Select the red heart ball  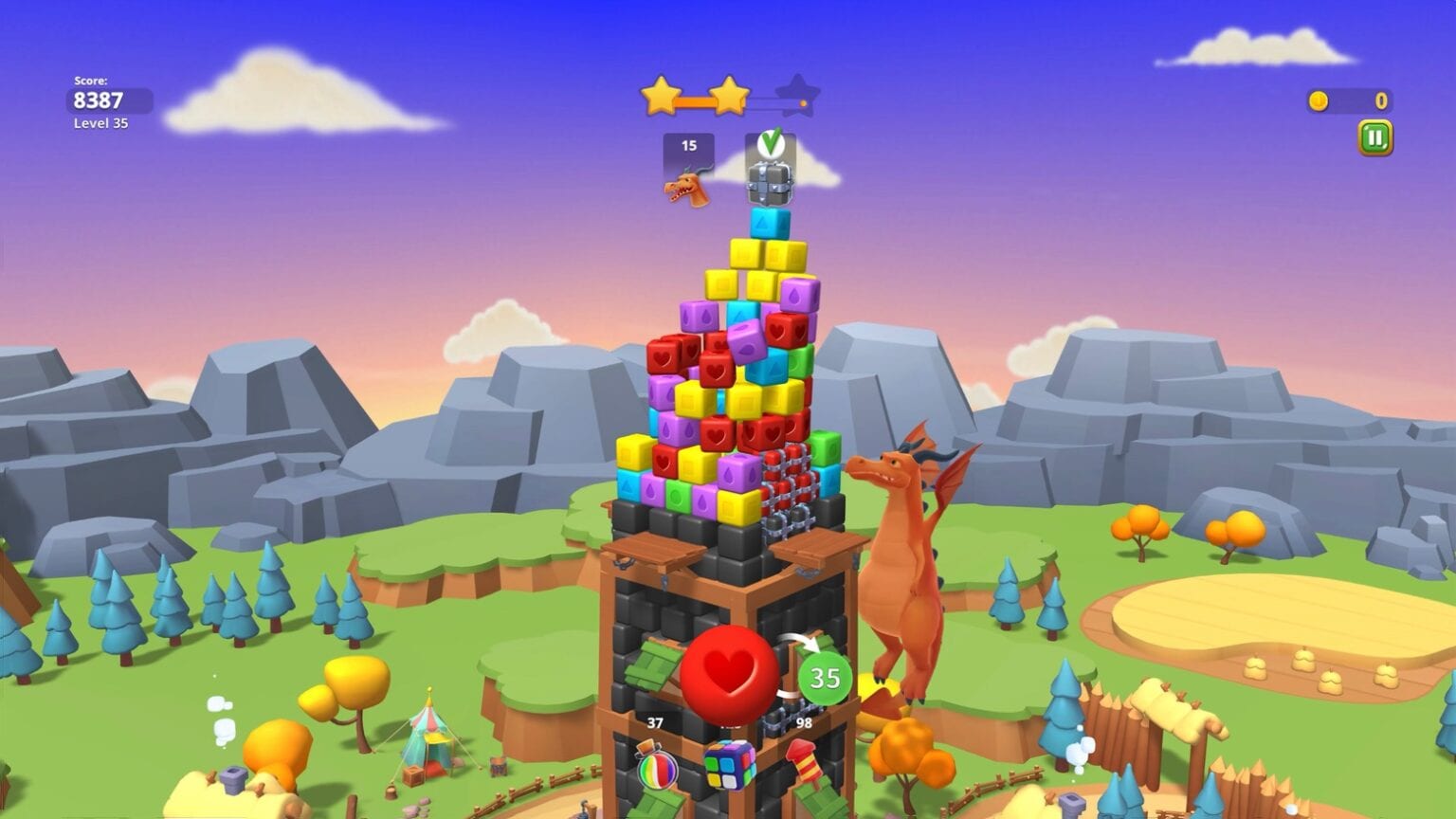click(x=729, y=673)
